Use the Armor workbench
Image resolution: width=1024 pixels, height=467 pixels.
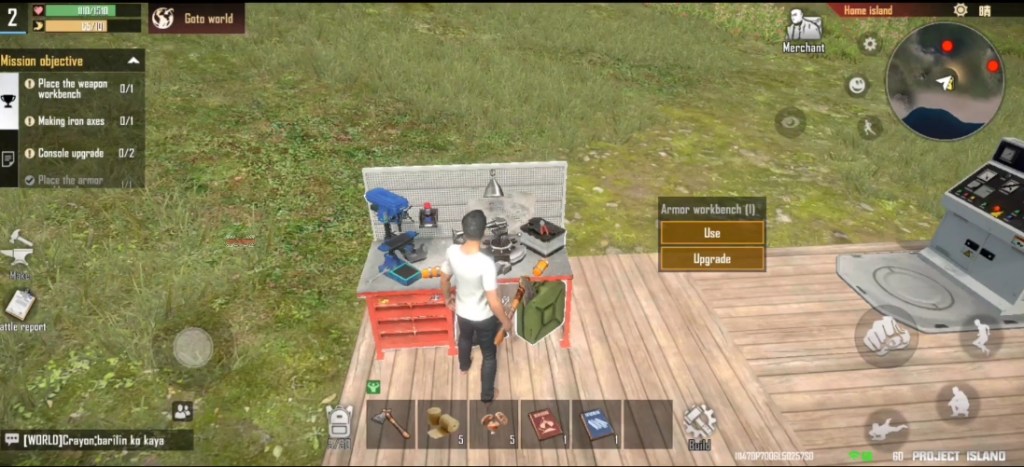[x=712, y=233]
